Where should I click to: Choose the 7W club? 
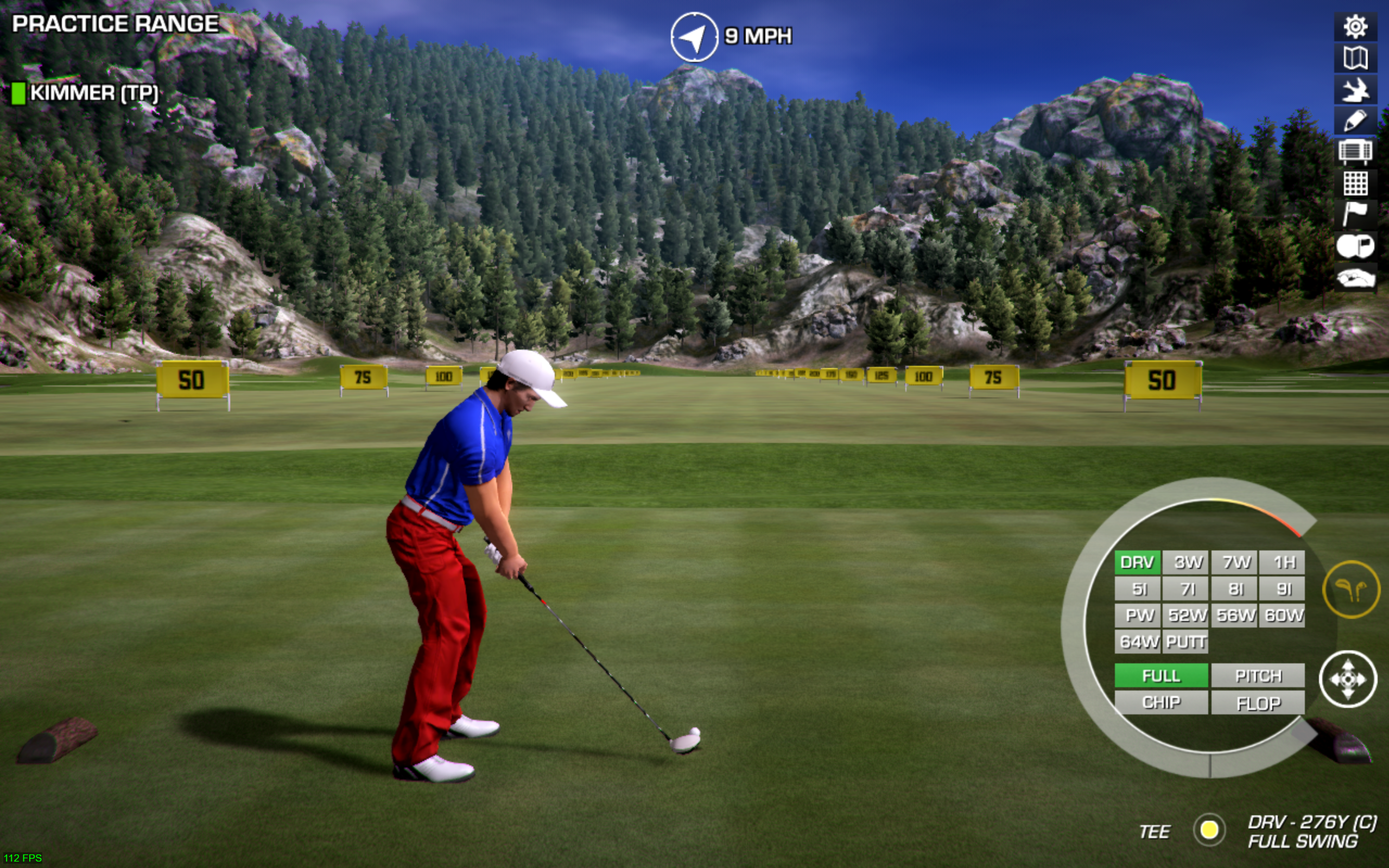pos(1235,562)
